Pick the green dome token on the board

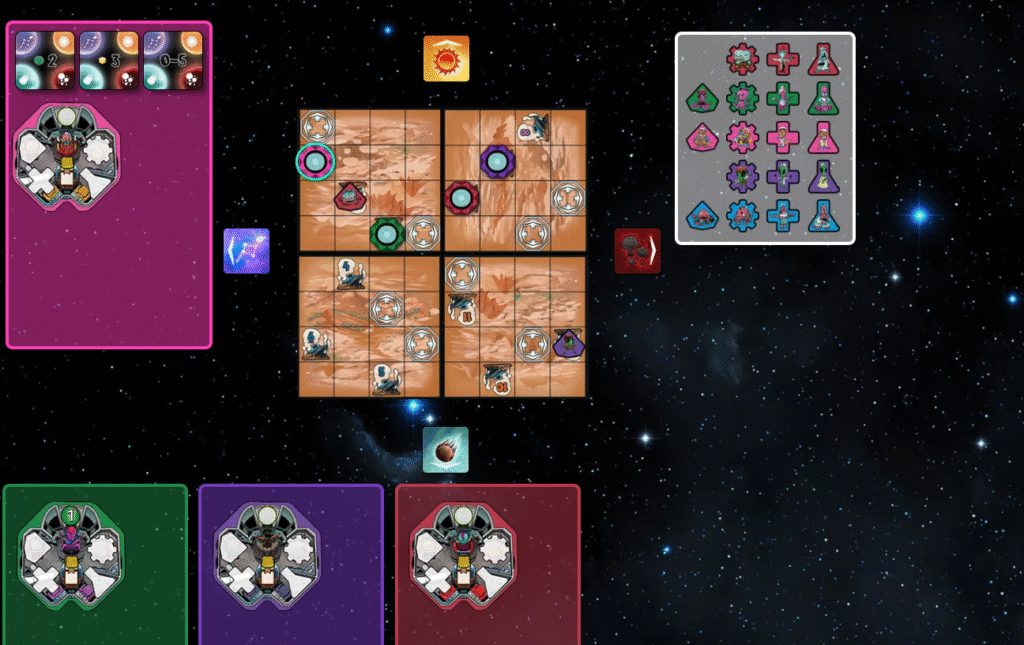387,234
